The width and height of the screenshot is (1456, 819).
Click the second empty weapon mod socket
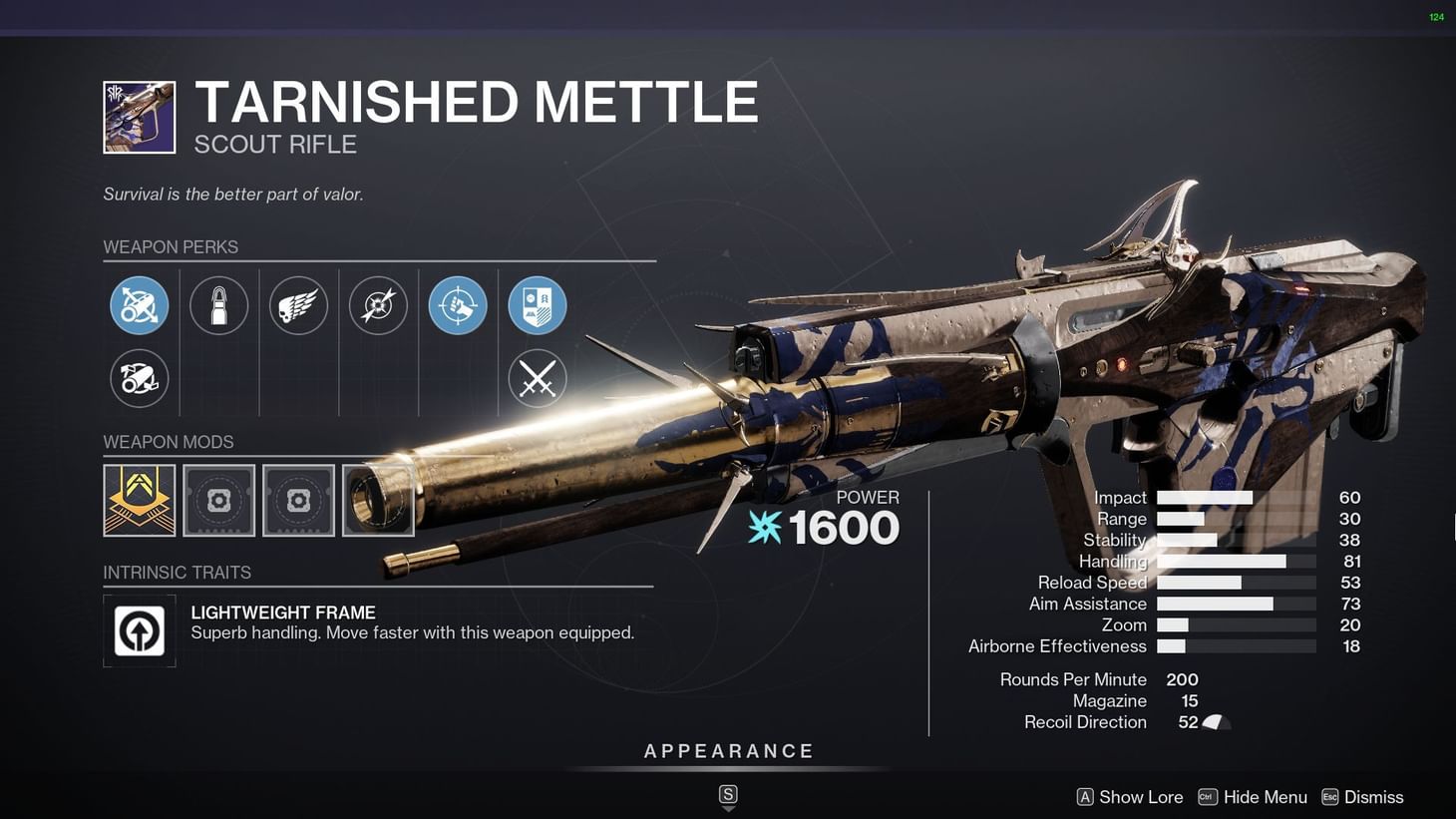[298, 499]
